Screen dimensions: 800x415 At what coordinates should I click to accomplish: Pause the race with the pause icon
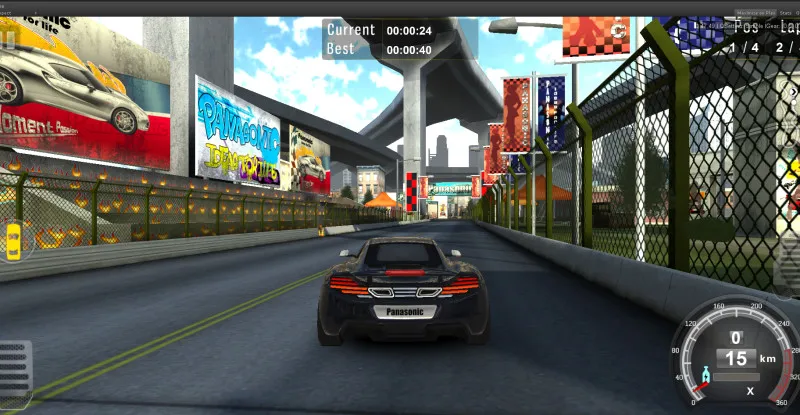[9, 39]
